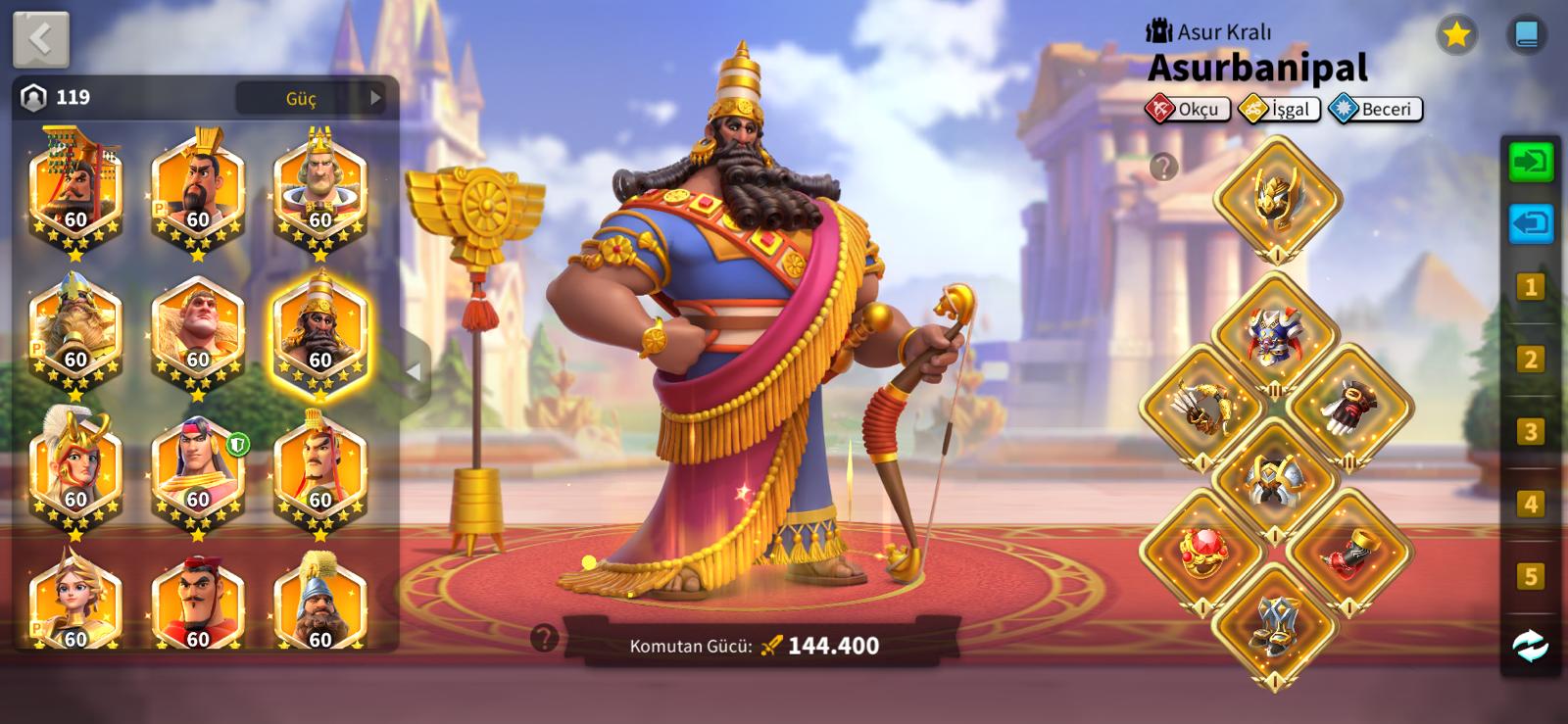This screenshot has width=1568, height=724.
Task: Select the red gem ring accessory slot
Action: click(1202, 552)
